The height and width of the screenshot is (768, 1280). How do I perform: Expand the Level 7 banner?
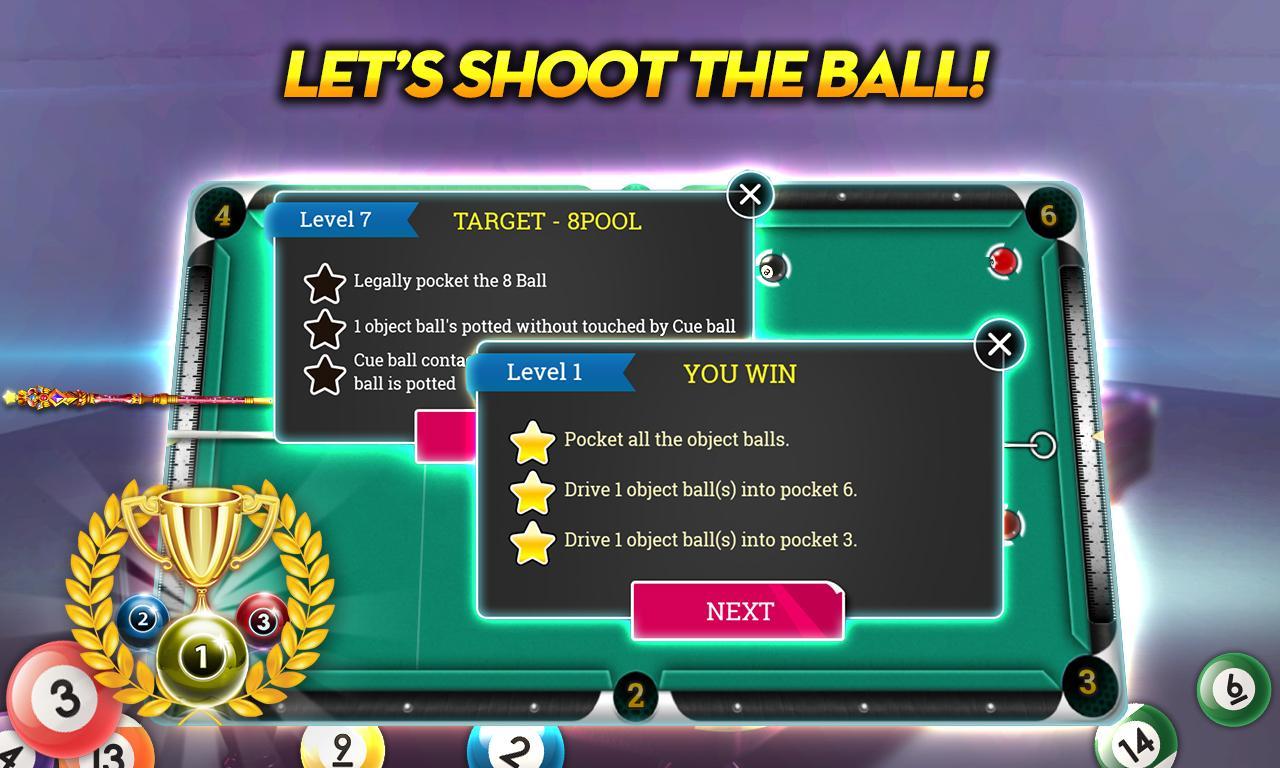pos(340,220)
